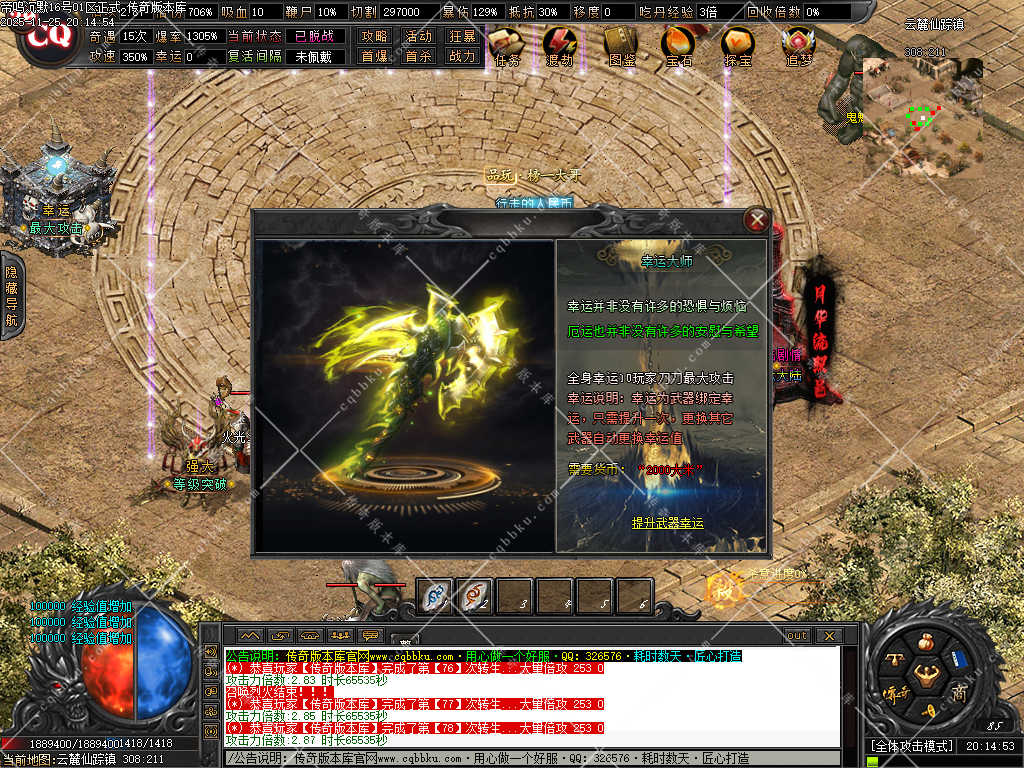
Task: Use the skill in hotbar slot 1
Action: (435, 596)
